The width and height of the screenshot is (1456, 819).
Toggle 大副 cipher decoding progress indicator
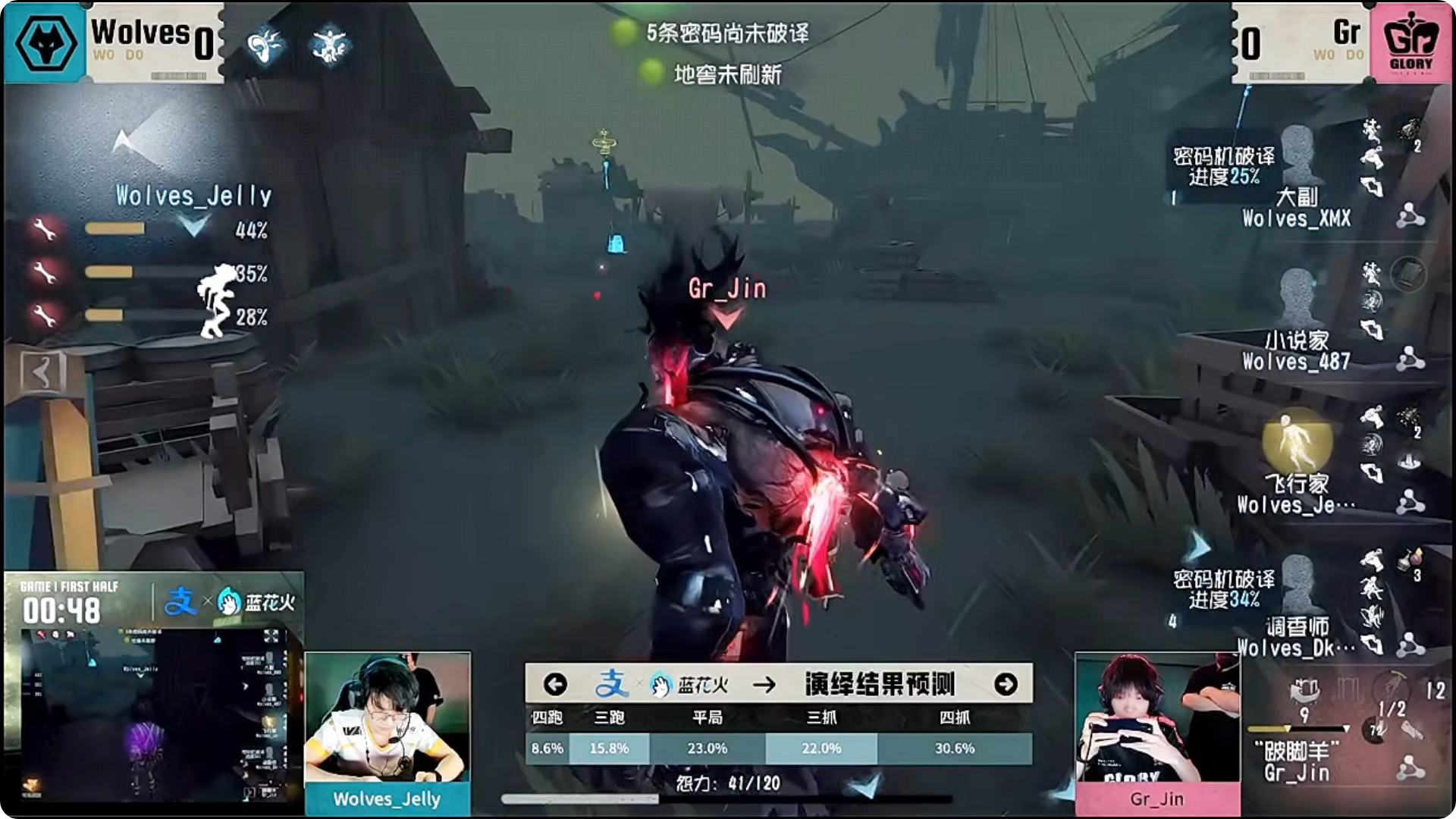[1216, 167]
